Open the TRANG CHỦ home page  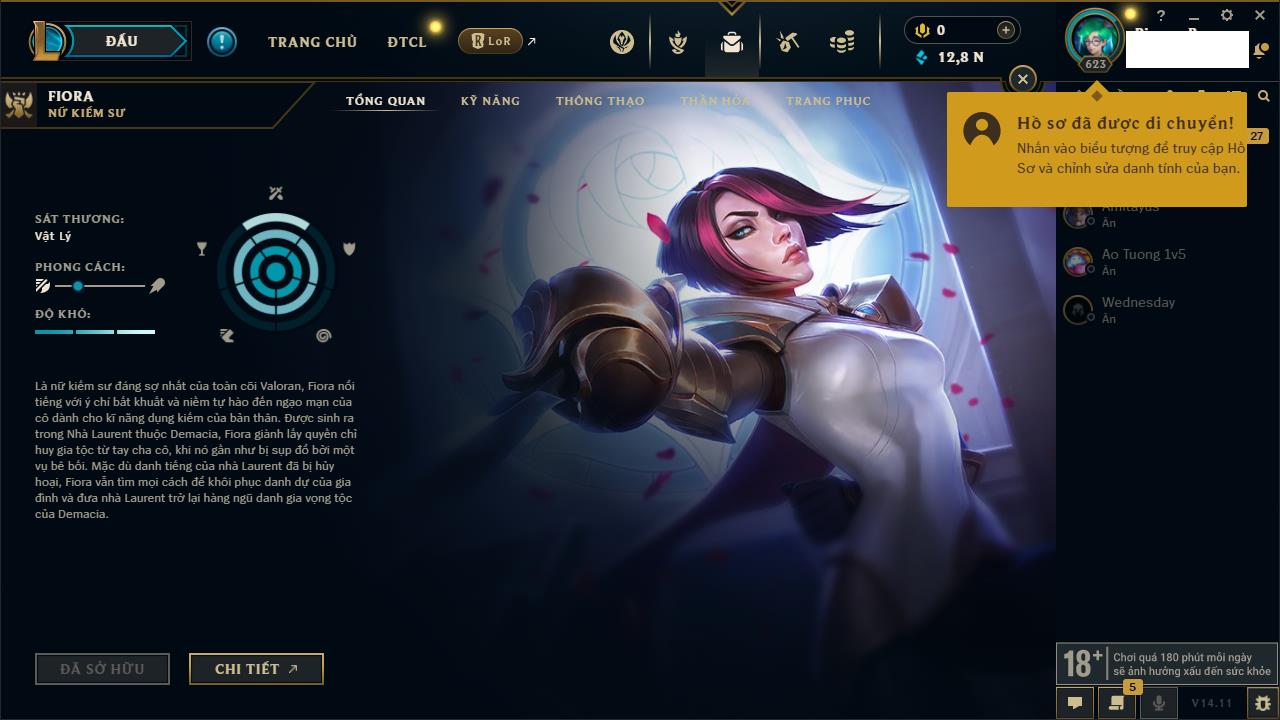click(312, 42)
